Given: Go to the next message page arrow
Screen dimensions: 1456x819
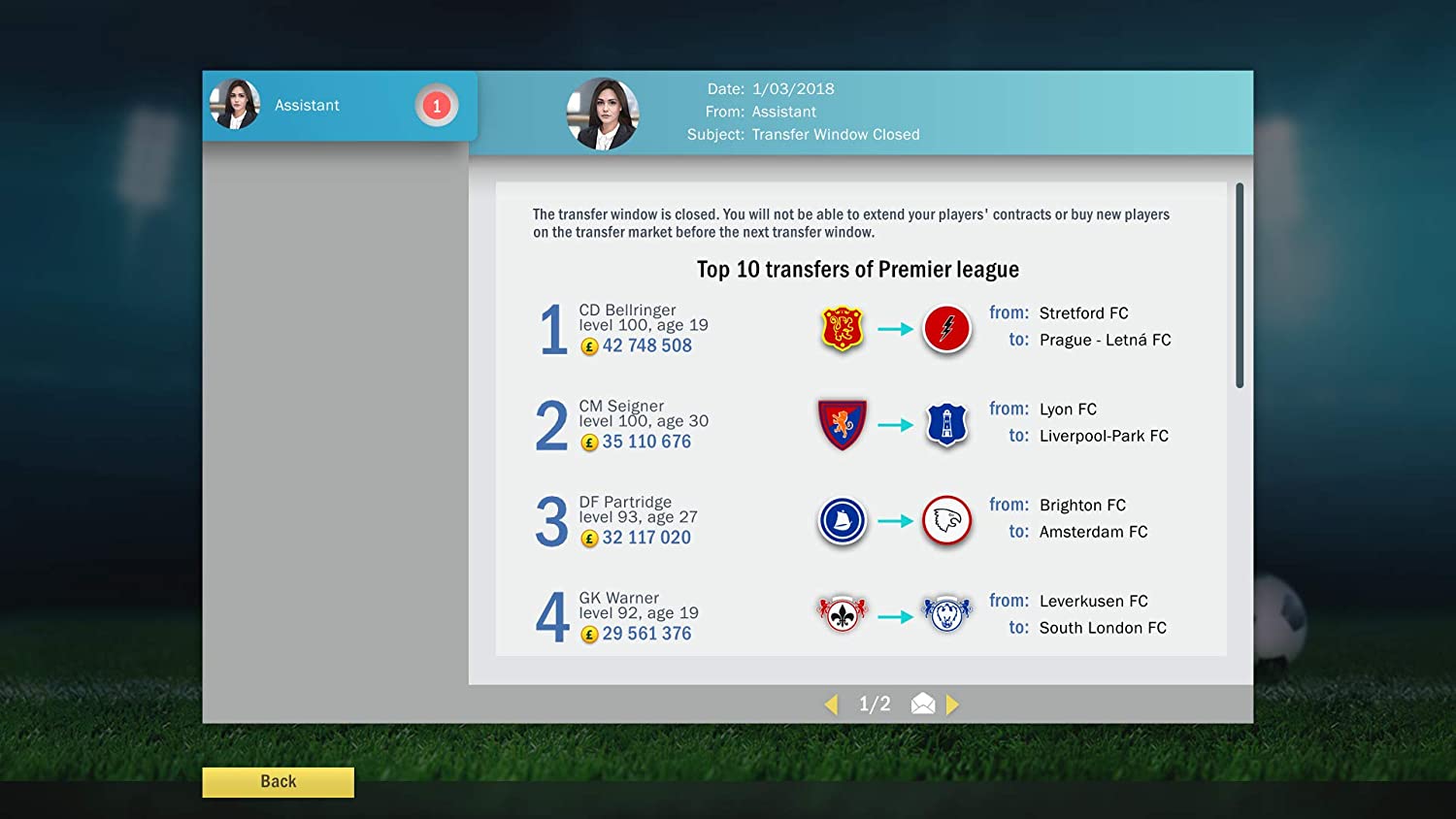Looking at the screenshot, I should 952,704.
